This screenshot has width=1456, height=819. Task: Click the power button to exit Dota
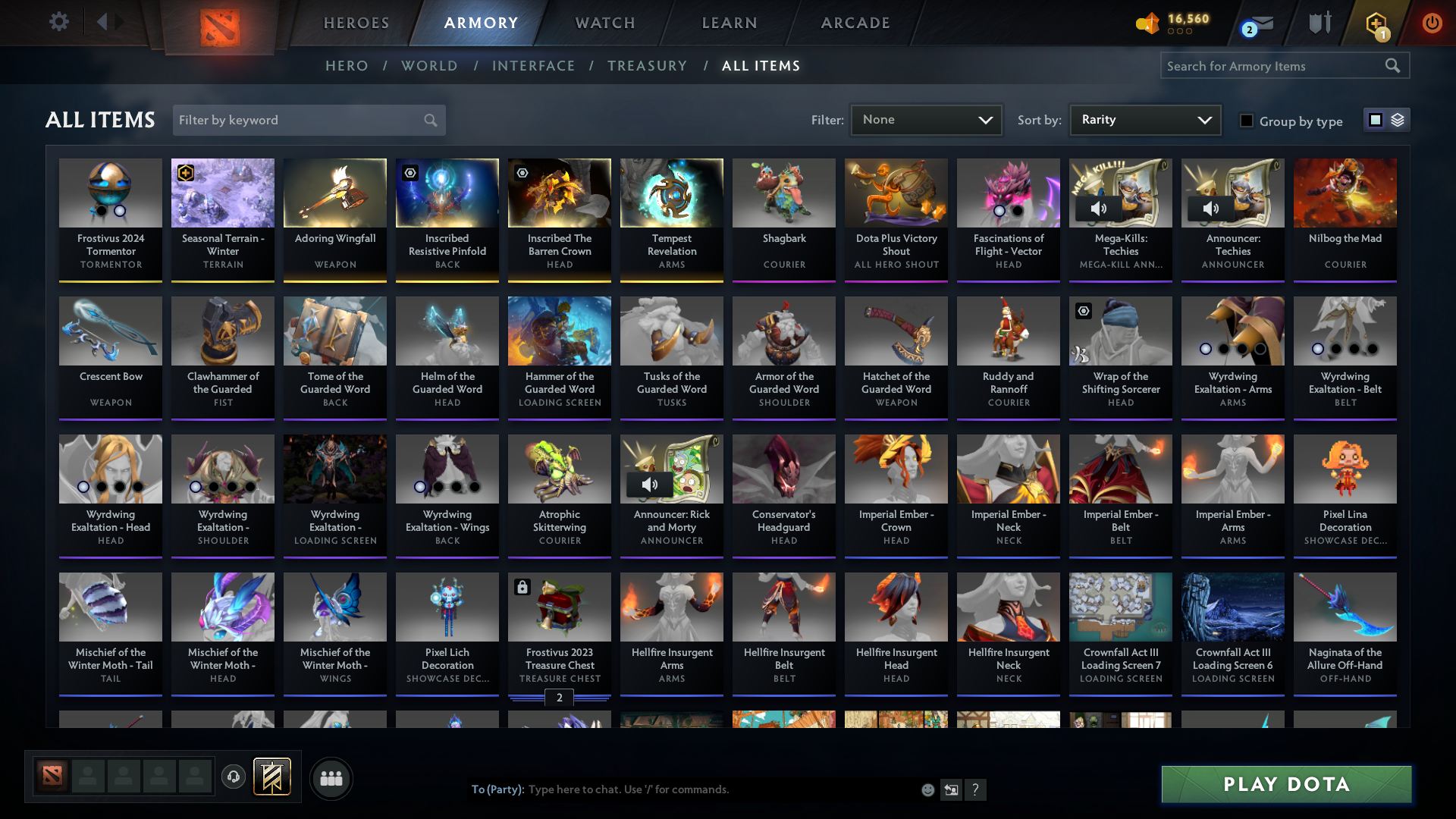(x=1432, y=23)
